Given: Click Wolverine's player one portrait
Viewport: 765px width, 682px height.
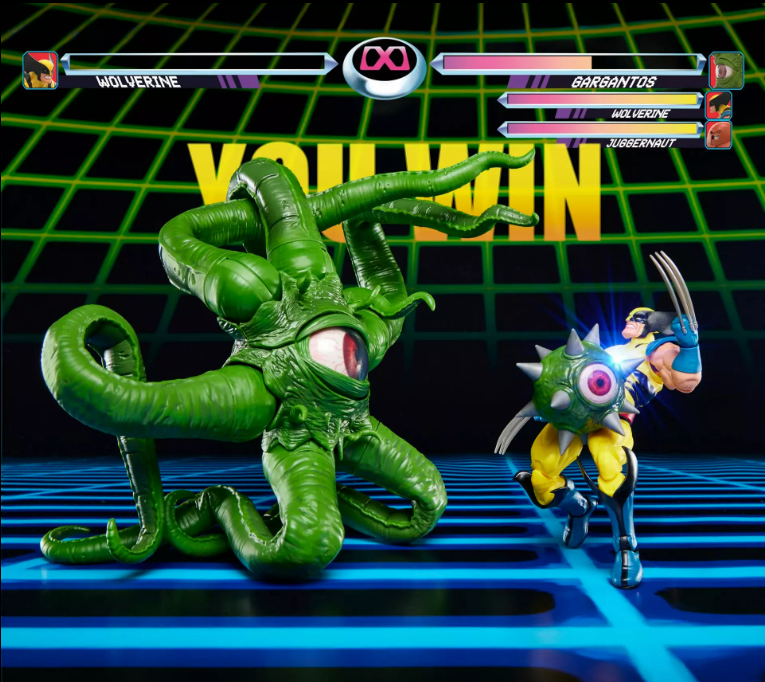Looking at the screenshot, I should pyautogui.click(x=40, y=70).
